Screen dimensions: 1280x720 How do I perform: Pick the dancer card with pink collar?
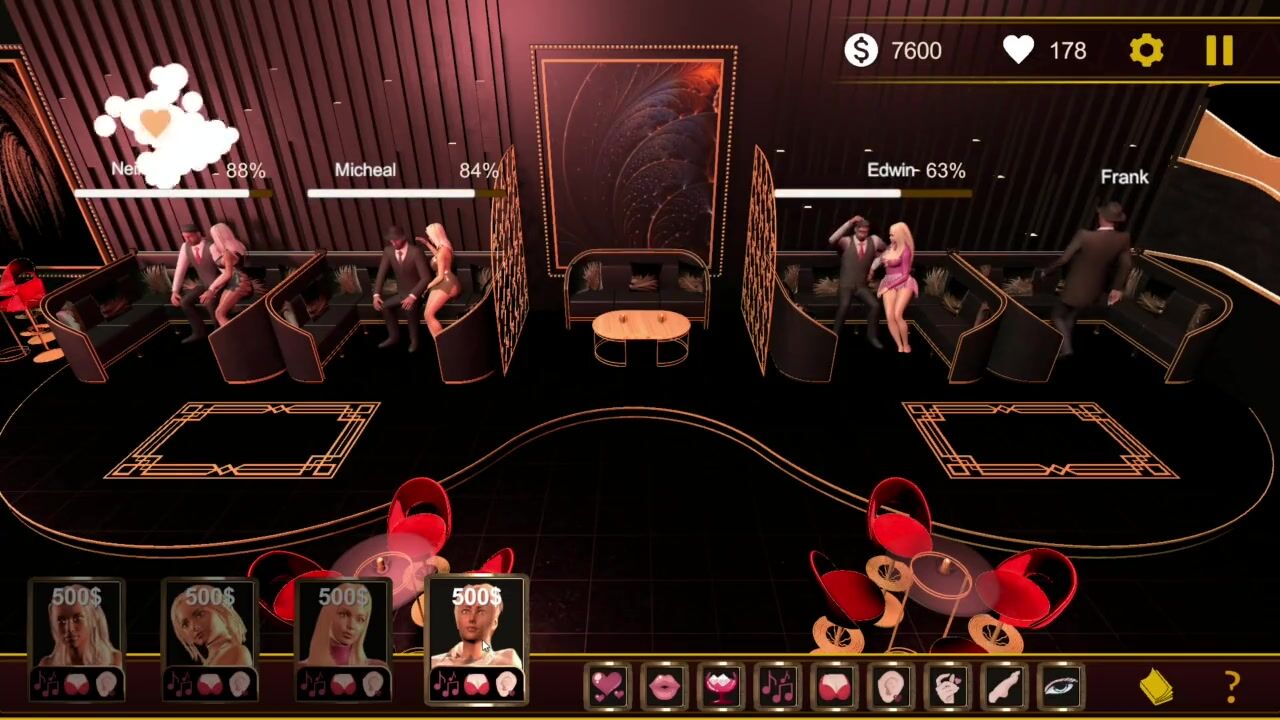343,638
